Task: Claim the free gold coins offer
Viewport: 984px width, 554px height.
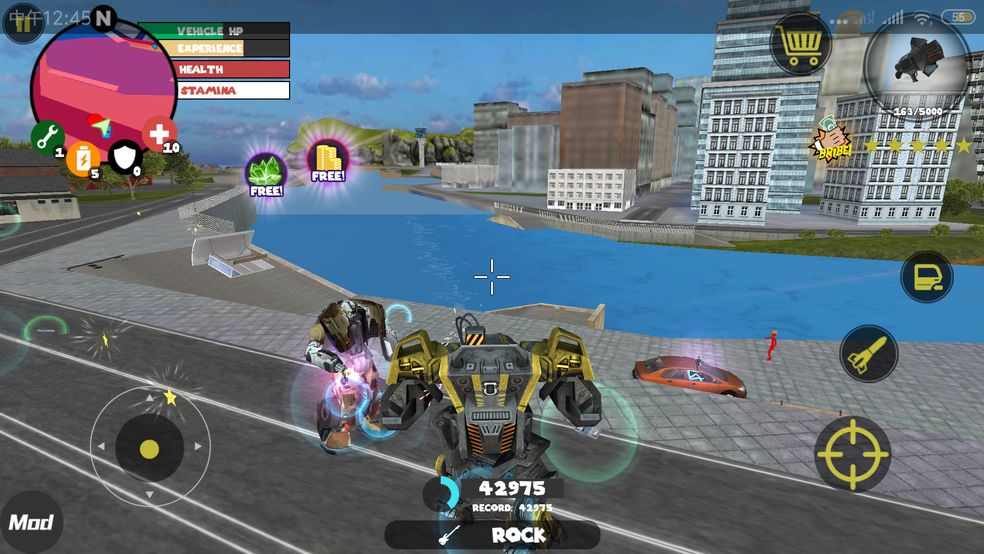Action: [327, 160]
